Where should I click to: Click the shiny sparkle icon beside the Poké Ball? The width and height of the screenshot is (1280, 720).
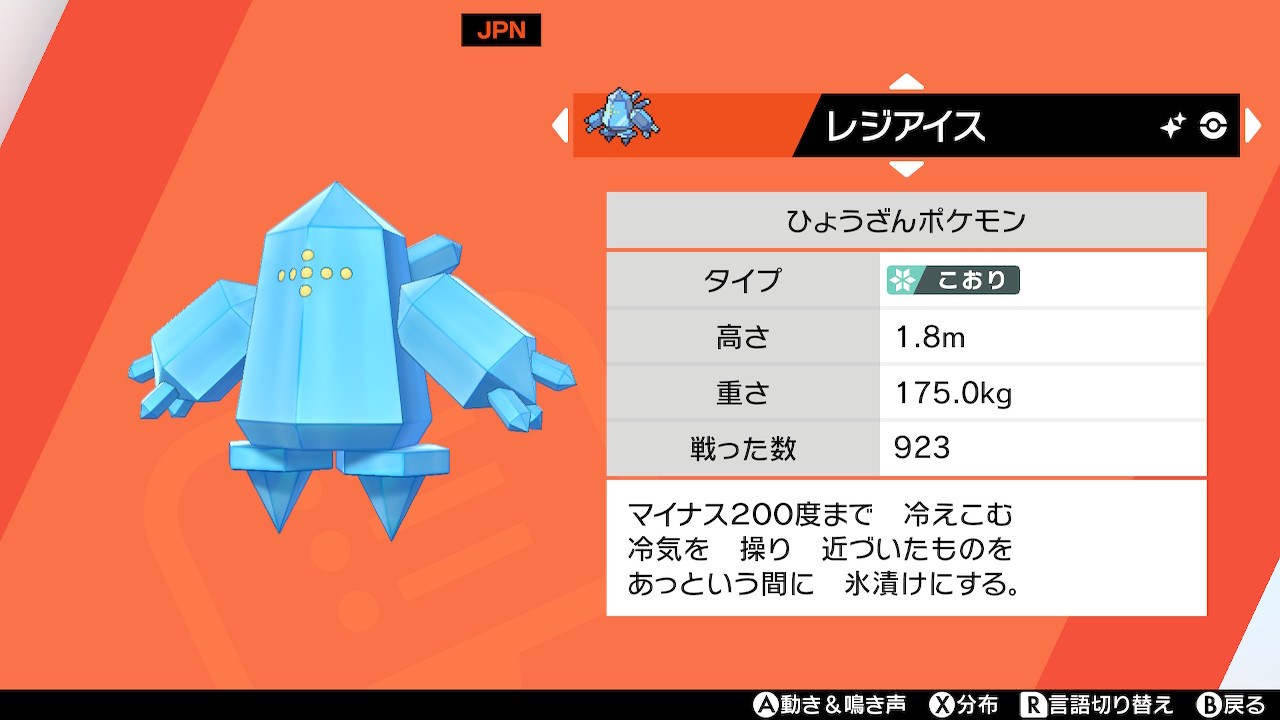1171,122
